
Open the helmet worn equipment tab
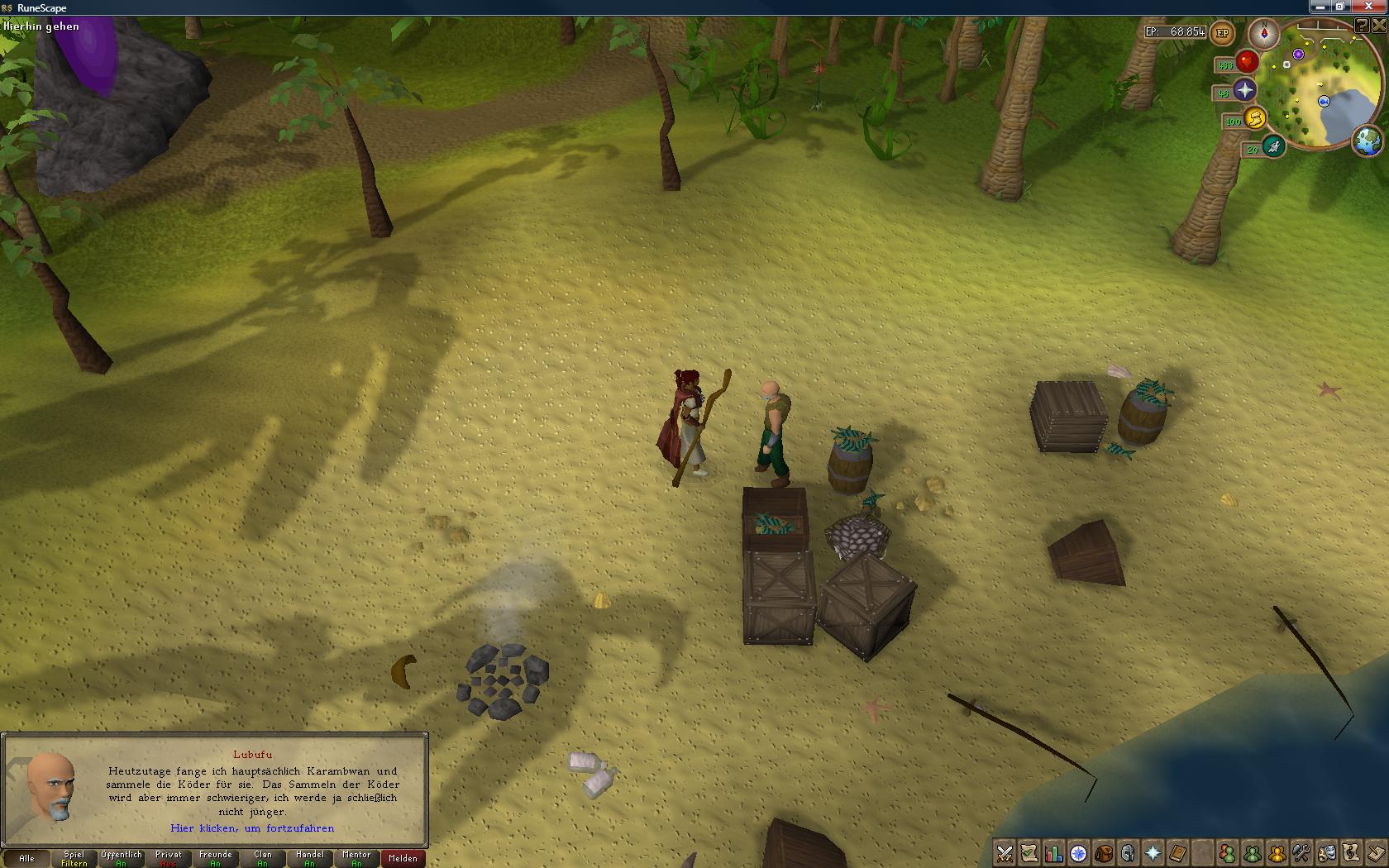coord(1129,853)
